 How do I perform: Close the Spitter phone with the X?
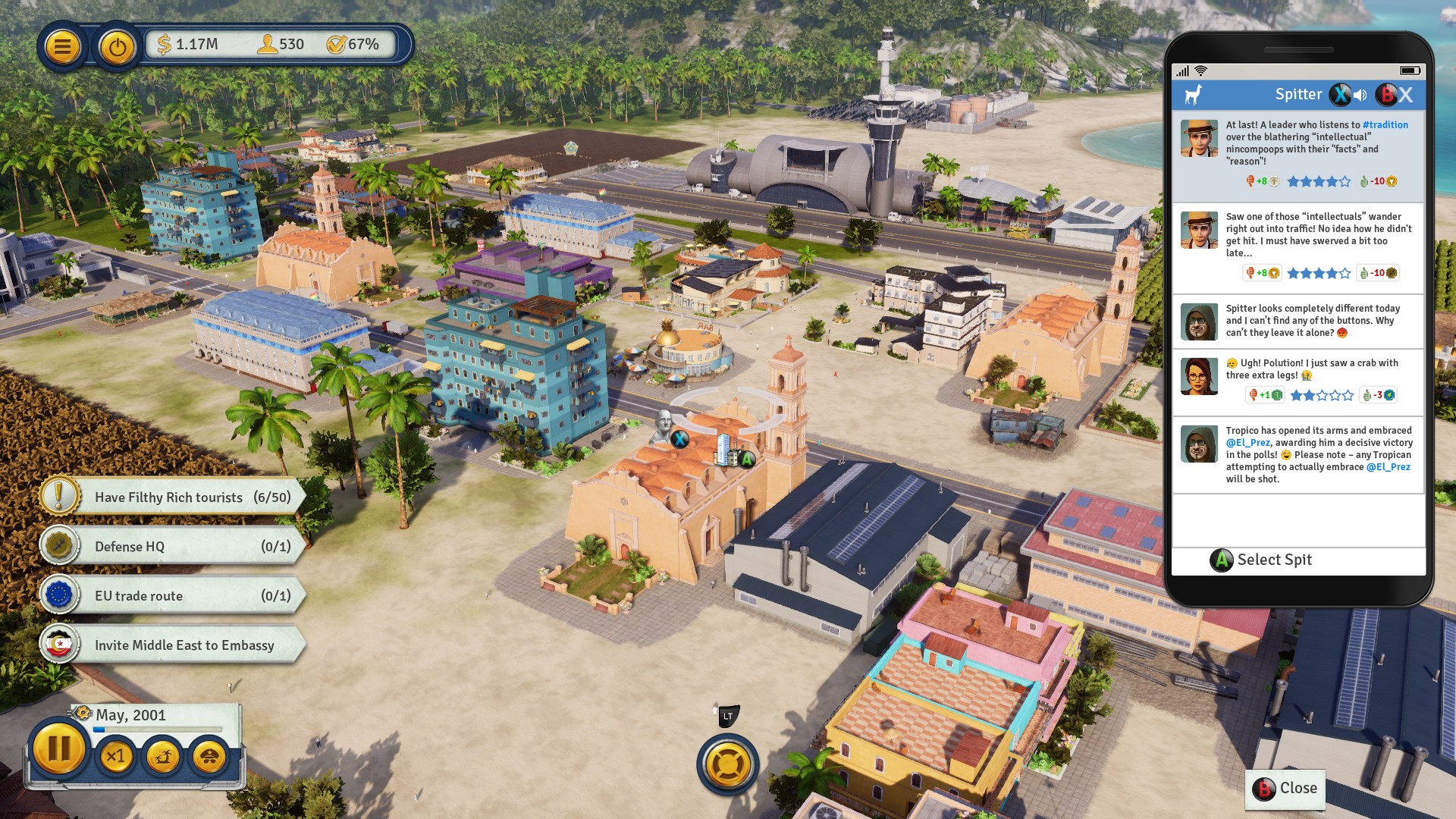point(1405,95)
